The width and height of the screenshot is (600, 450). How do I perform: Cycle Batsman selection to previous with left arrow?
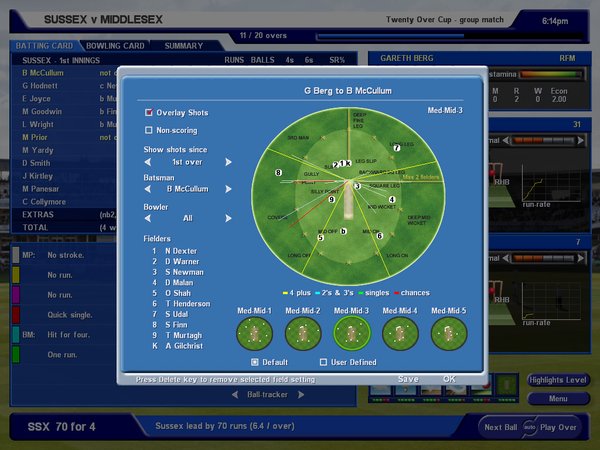[x=148, y=189]
